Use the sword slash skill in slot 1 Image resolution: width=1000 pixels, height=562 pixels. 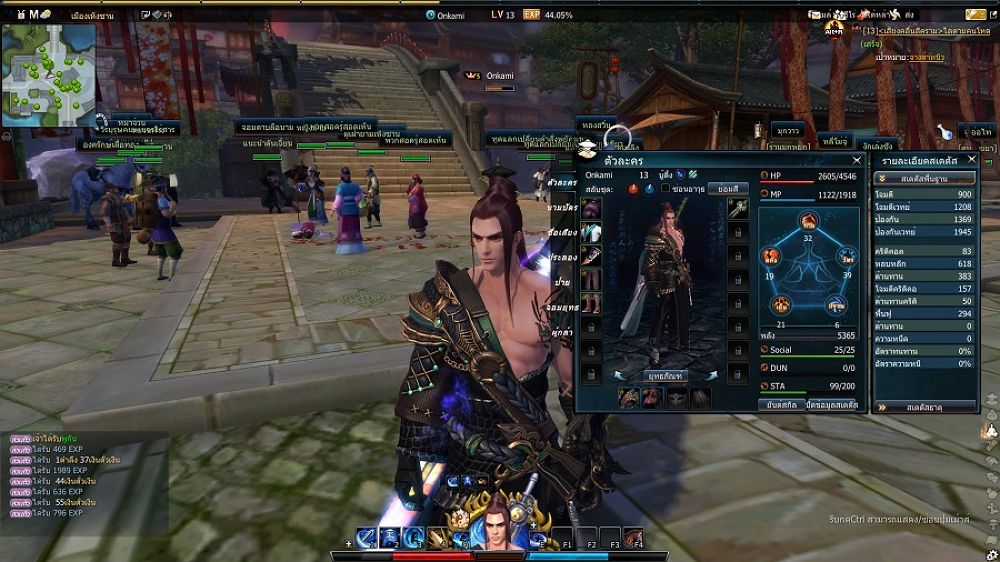(366, 538)
